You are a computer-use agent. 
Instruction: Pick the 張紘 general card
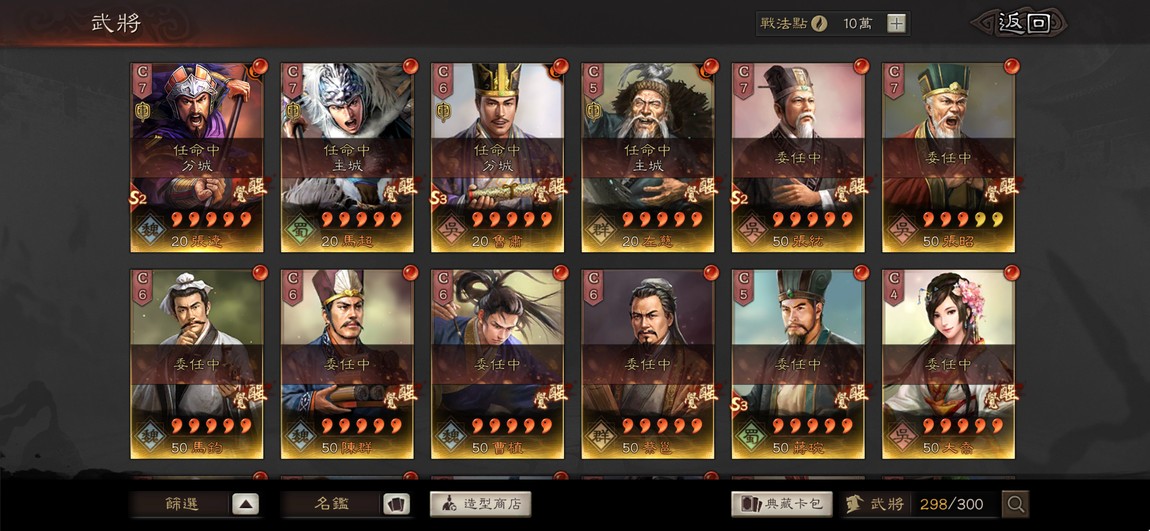[x=798, y=157]
